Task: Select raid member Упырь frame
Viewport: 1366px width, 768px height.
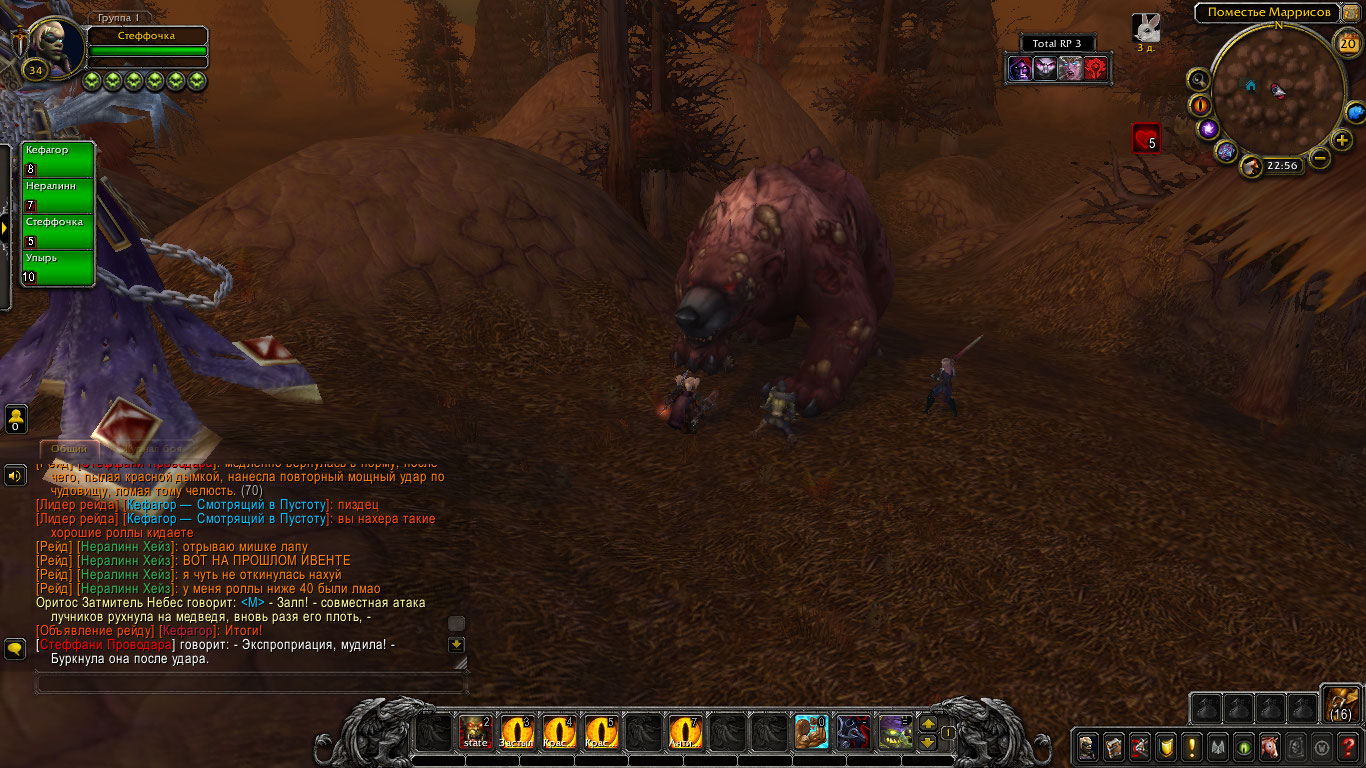Action: (58, 268)
